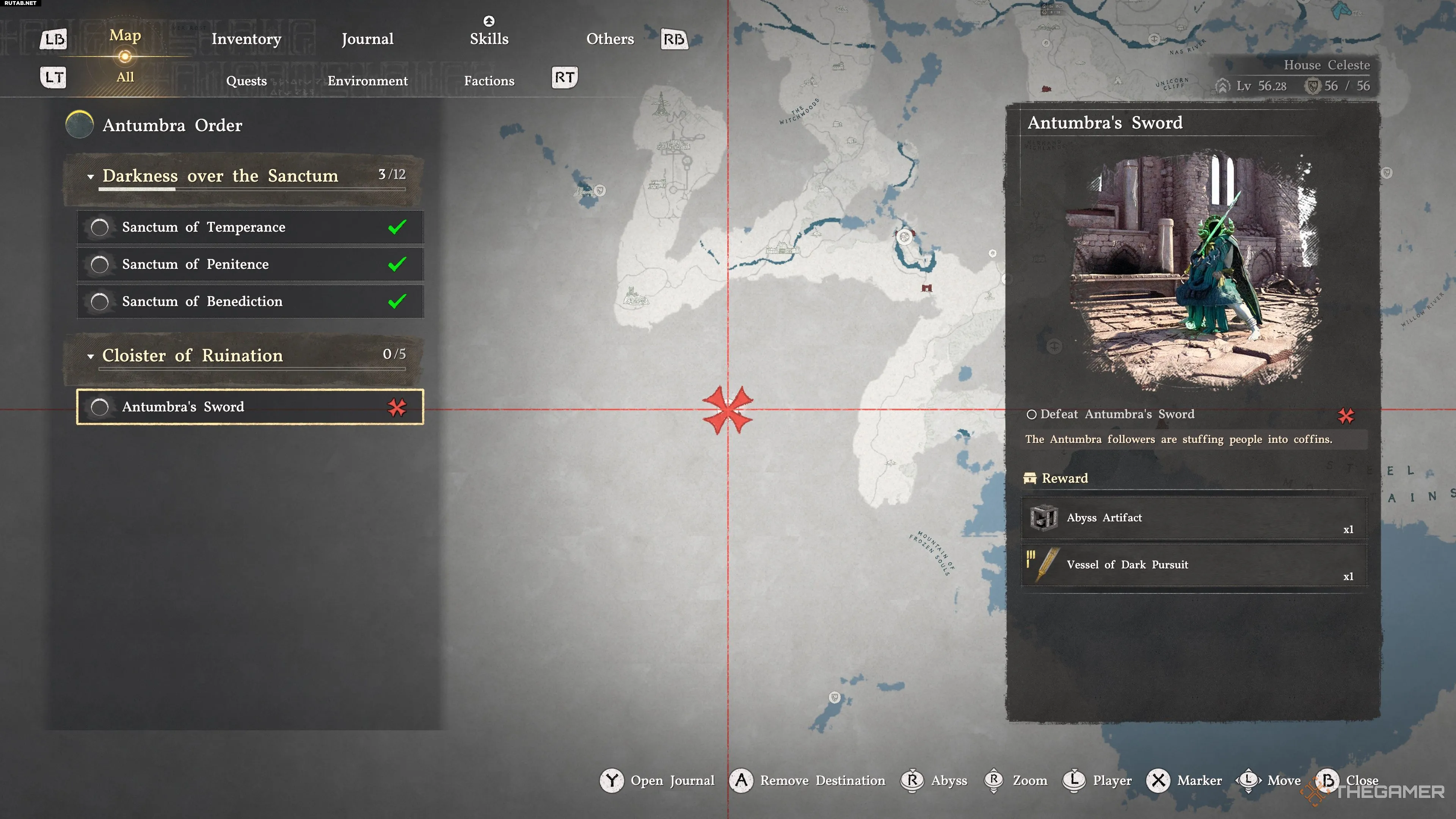Switch to the Factions filter
This screenshot has width=1456, height=819.
(x=489, y=81)
